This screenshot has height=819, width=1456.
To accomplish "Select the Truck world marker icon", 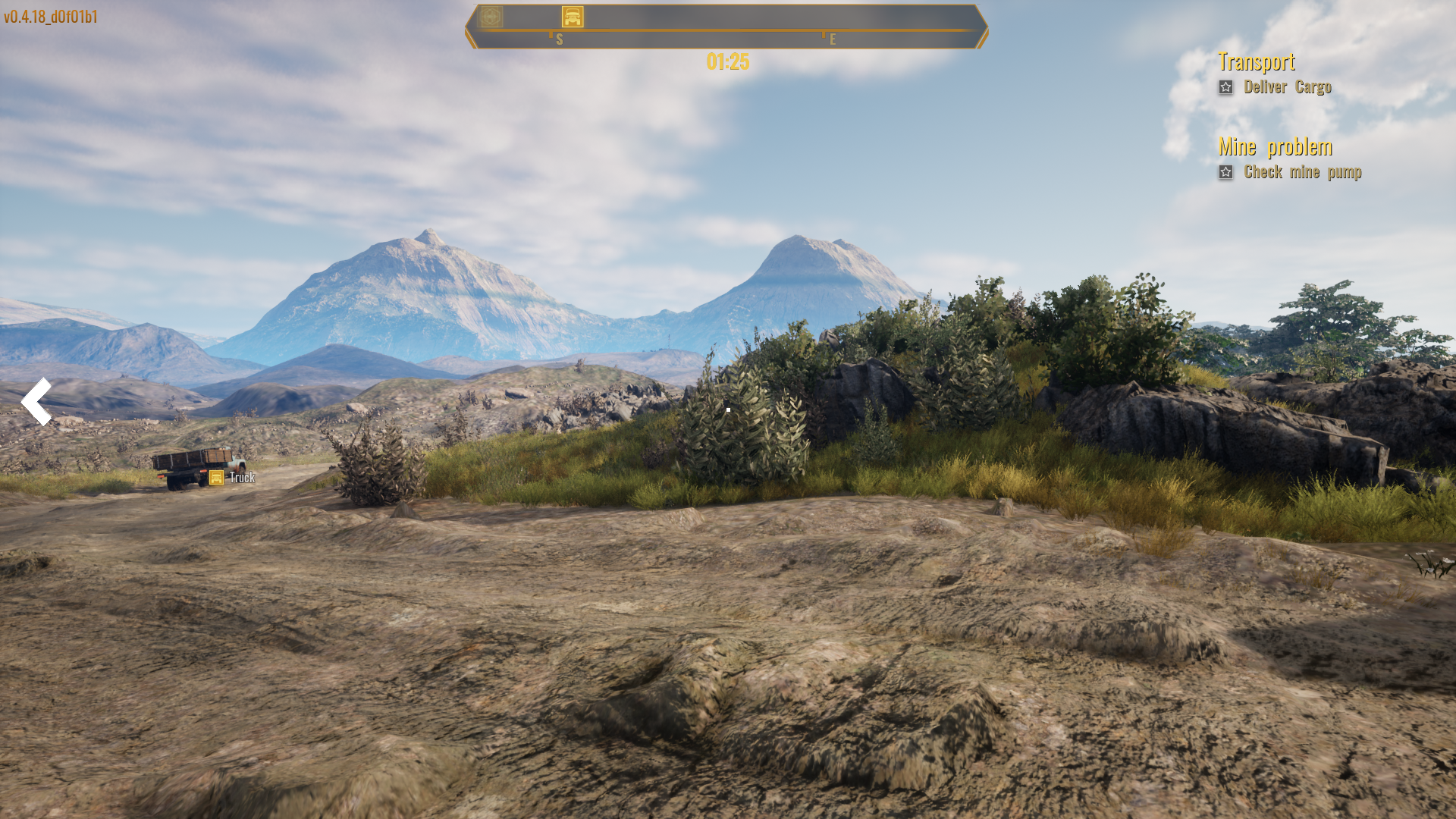I will (216, 478).
